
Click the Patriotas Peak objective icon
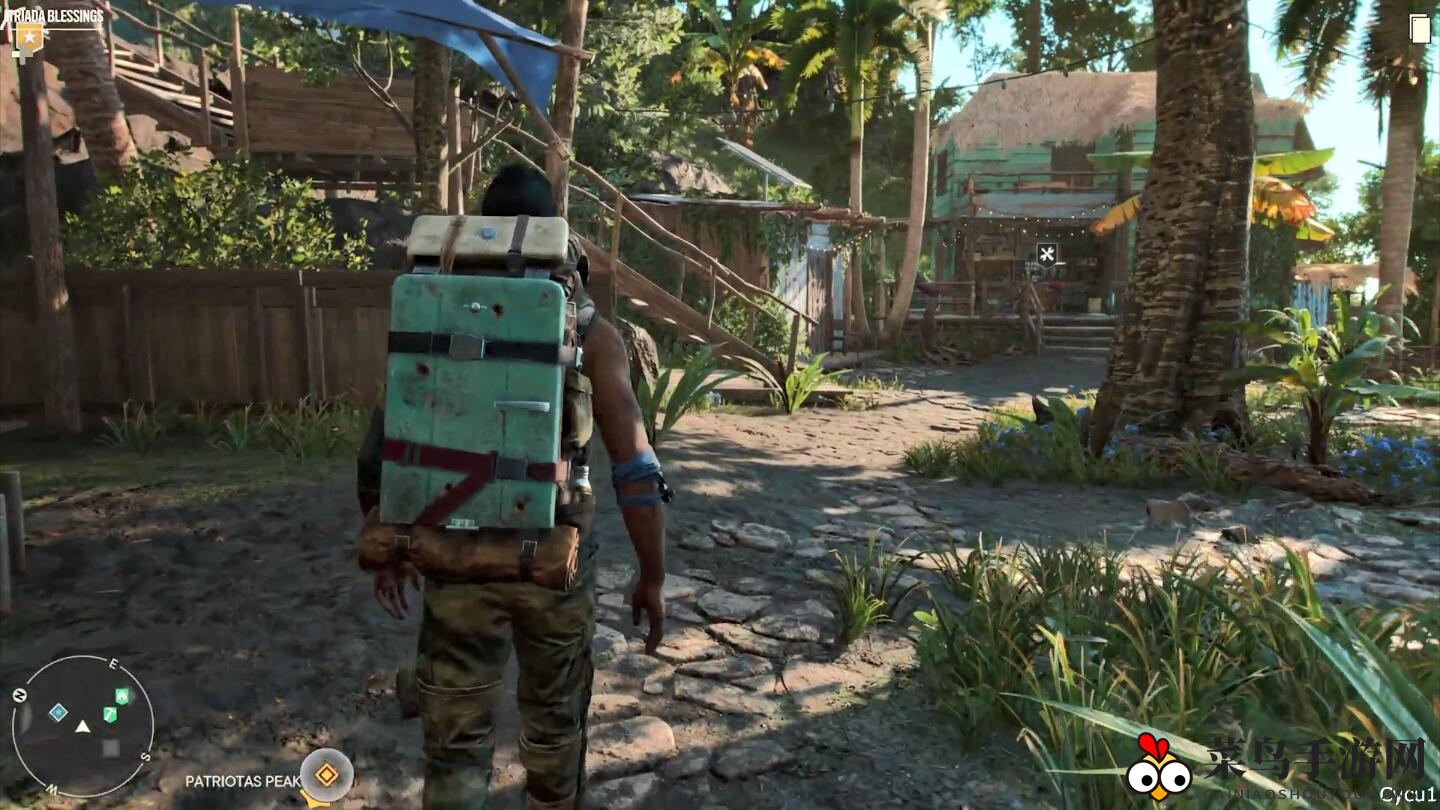[326, 775]
